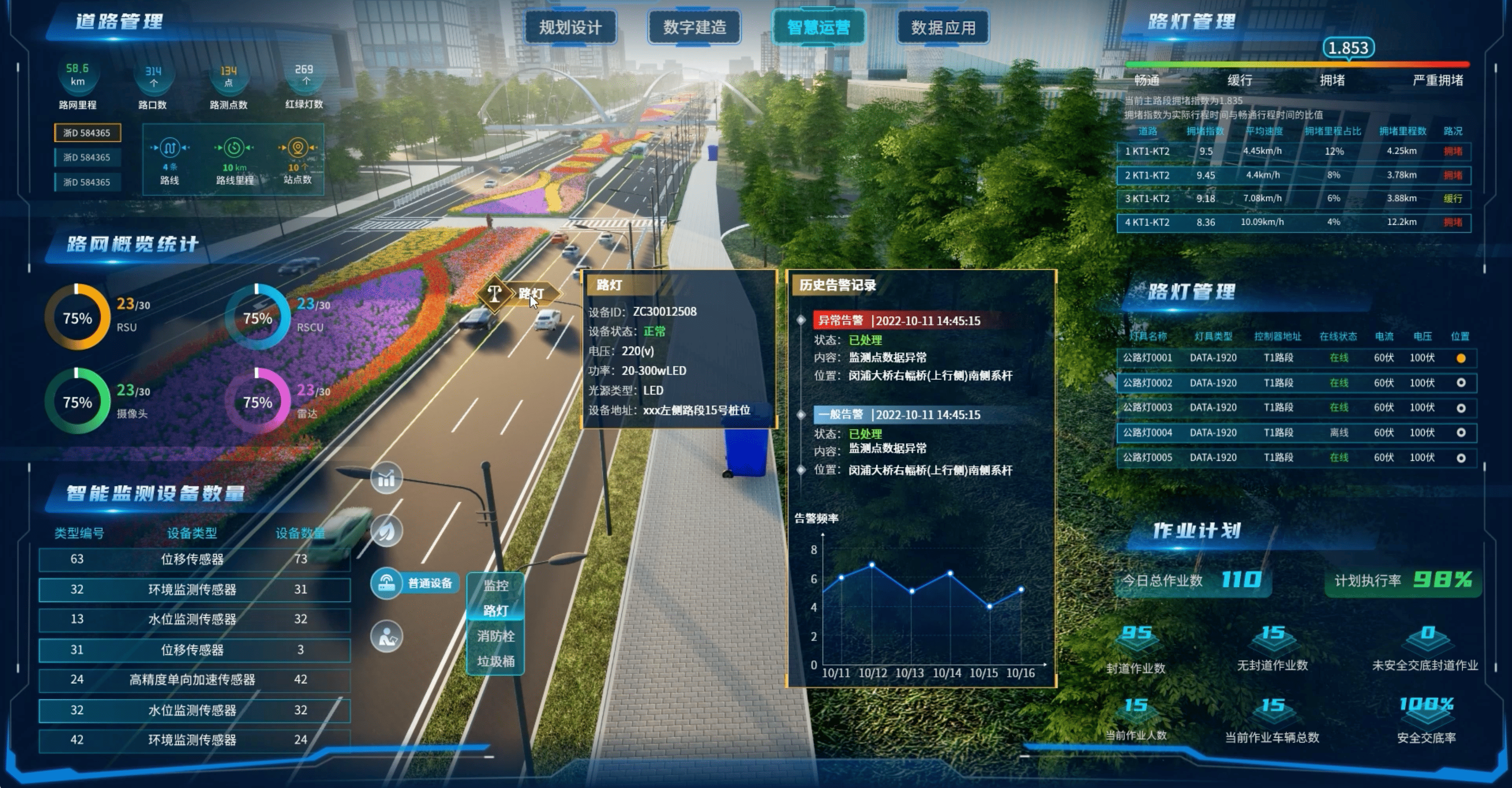This screenshot has height=788, width=1512.
Task: Select the 智慧运营 tab
Action: [818, 27]
